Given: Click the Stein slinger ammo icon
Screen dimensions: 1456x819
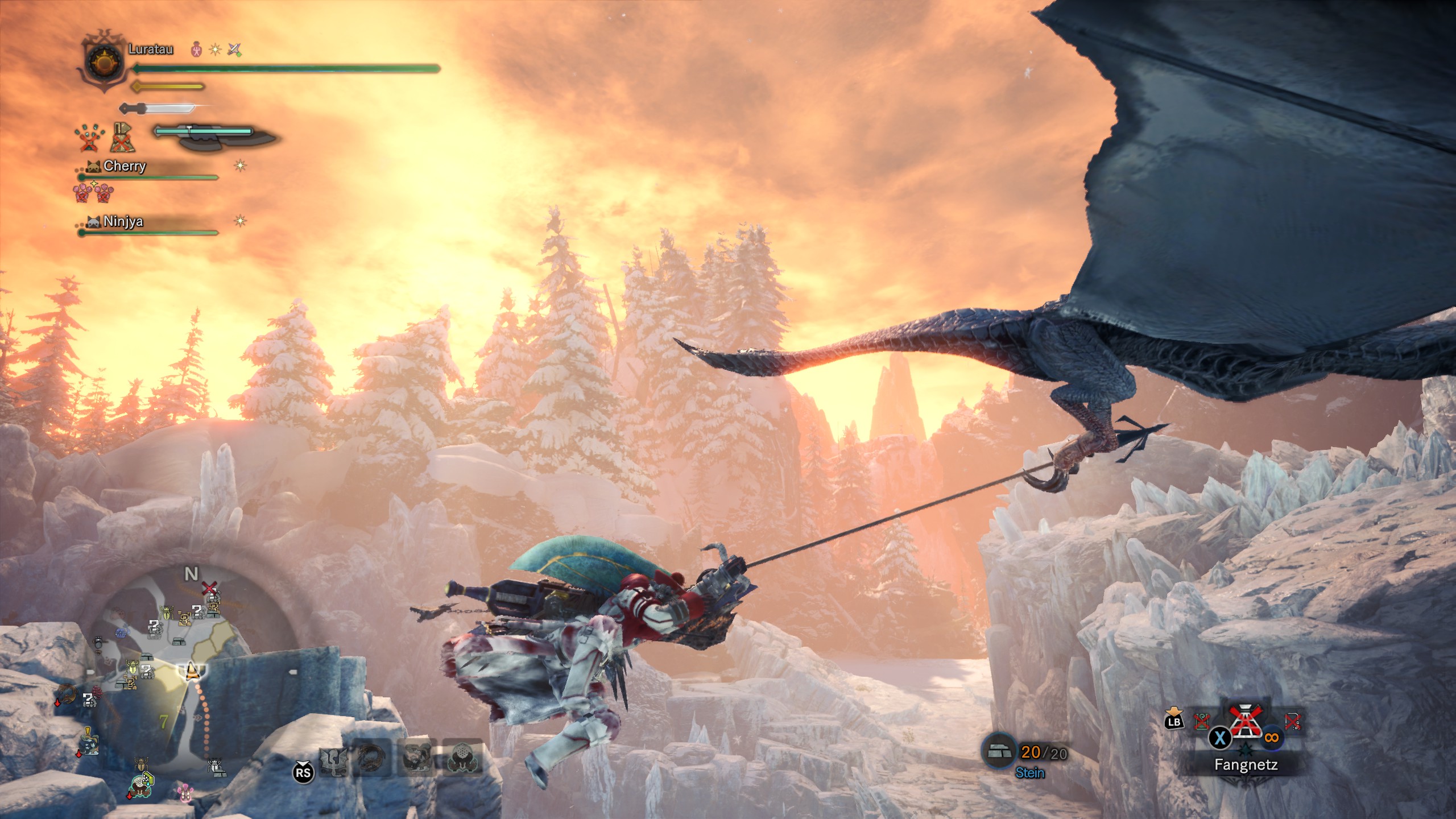Looking at the screenshot, I should (x=999, y=752).
